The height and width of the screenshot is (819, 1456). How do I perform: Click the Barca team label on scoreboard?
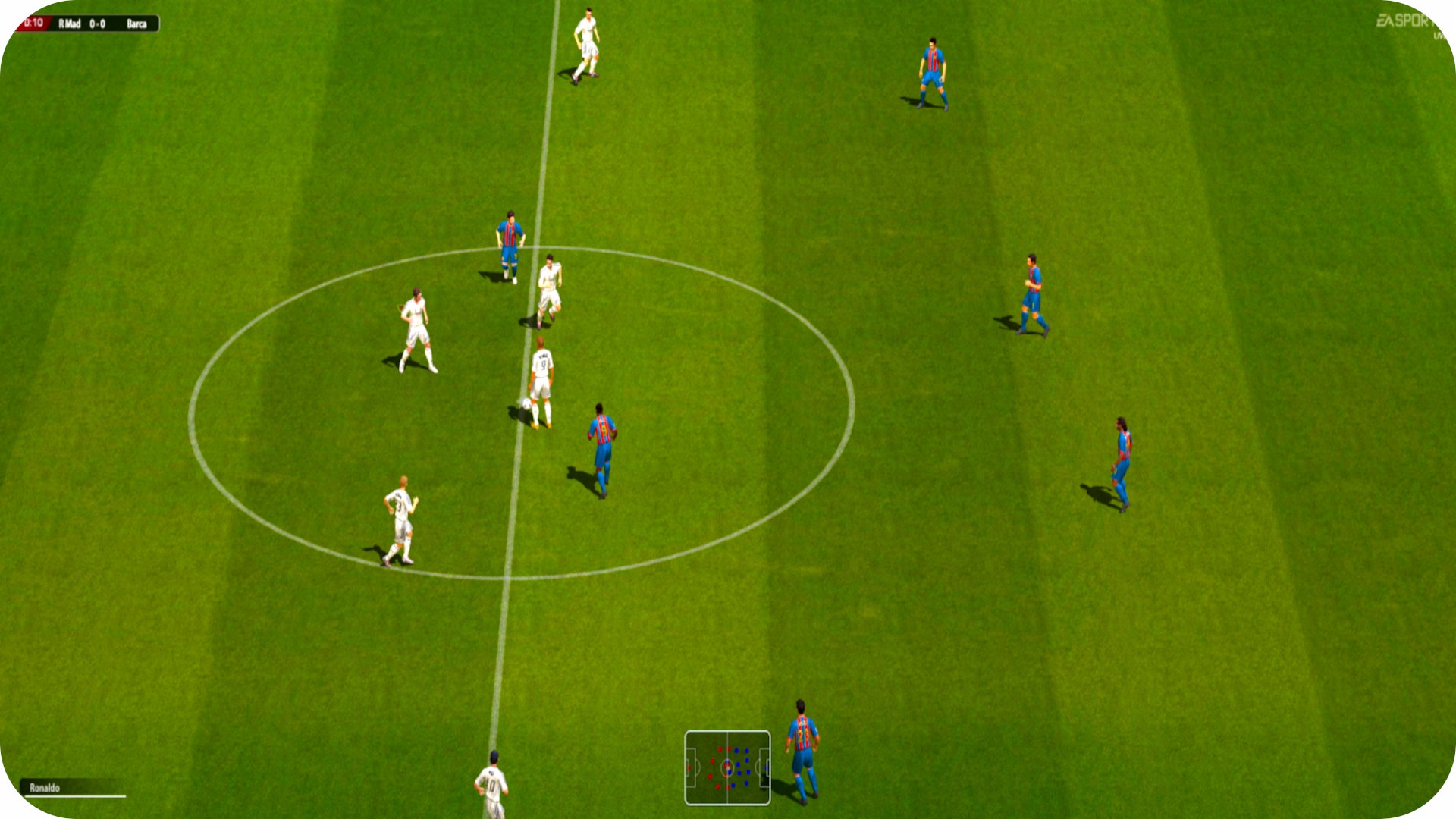(x=136, y=24)
